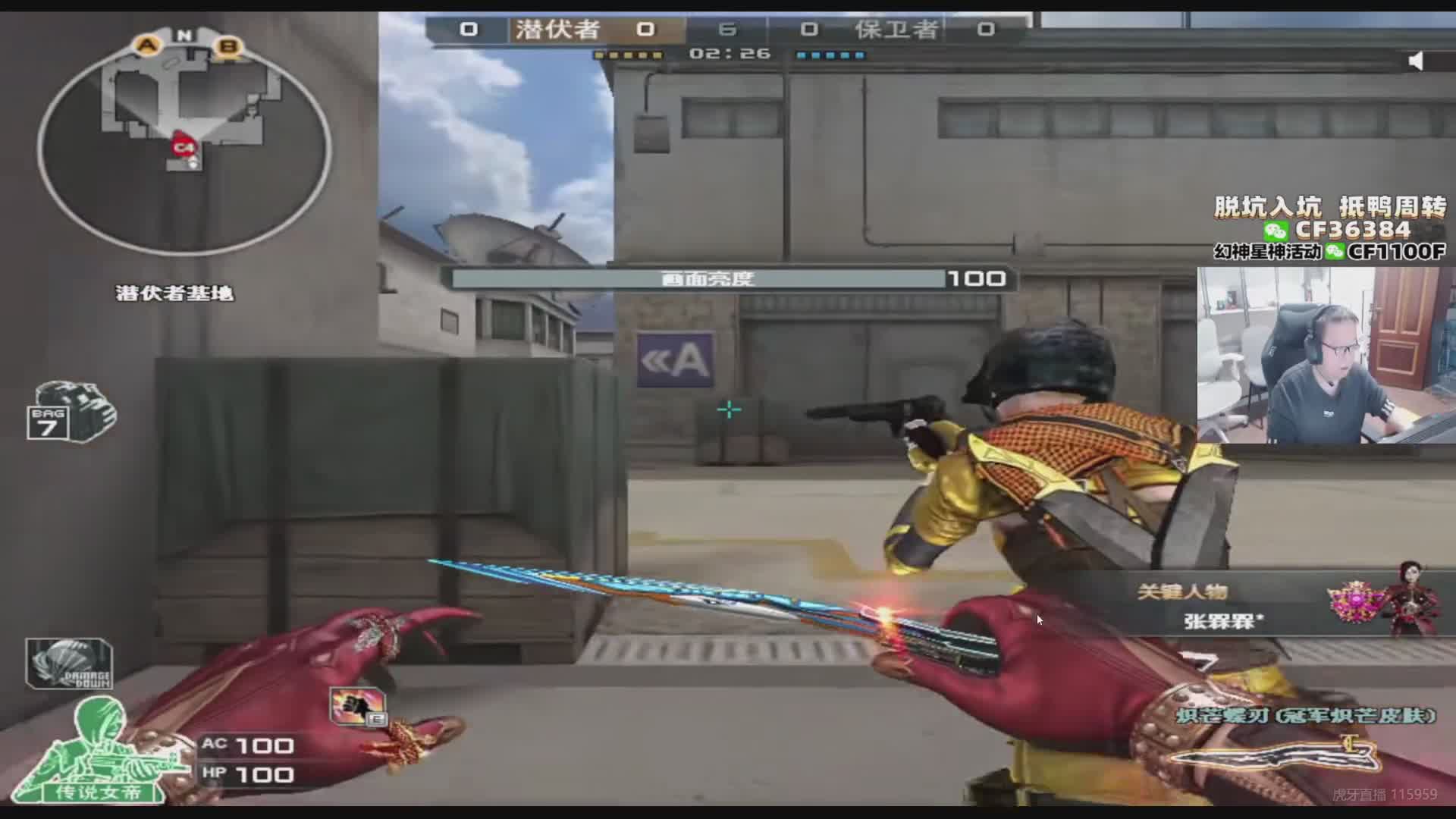This screenshot has width=1456, height=819.
Task: Click the streamer webcam overlay
Action: [x=1326, y=355]
